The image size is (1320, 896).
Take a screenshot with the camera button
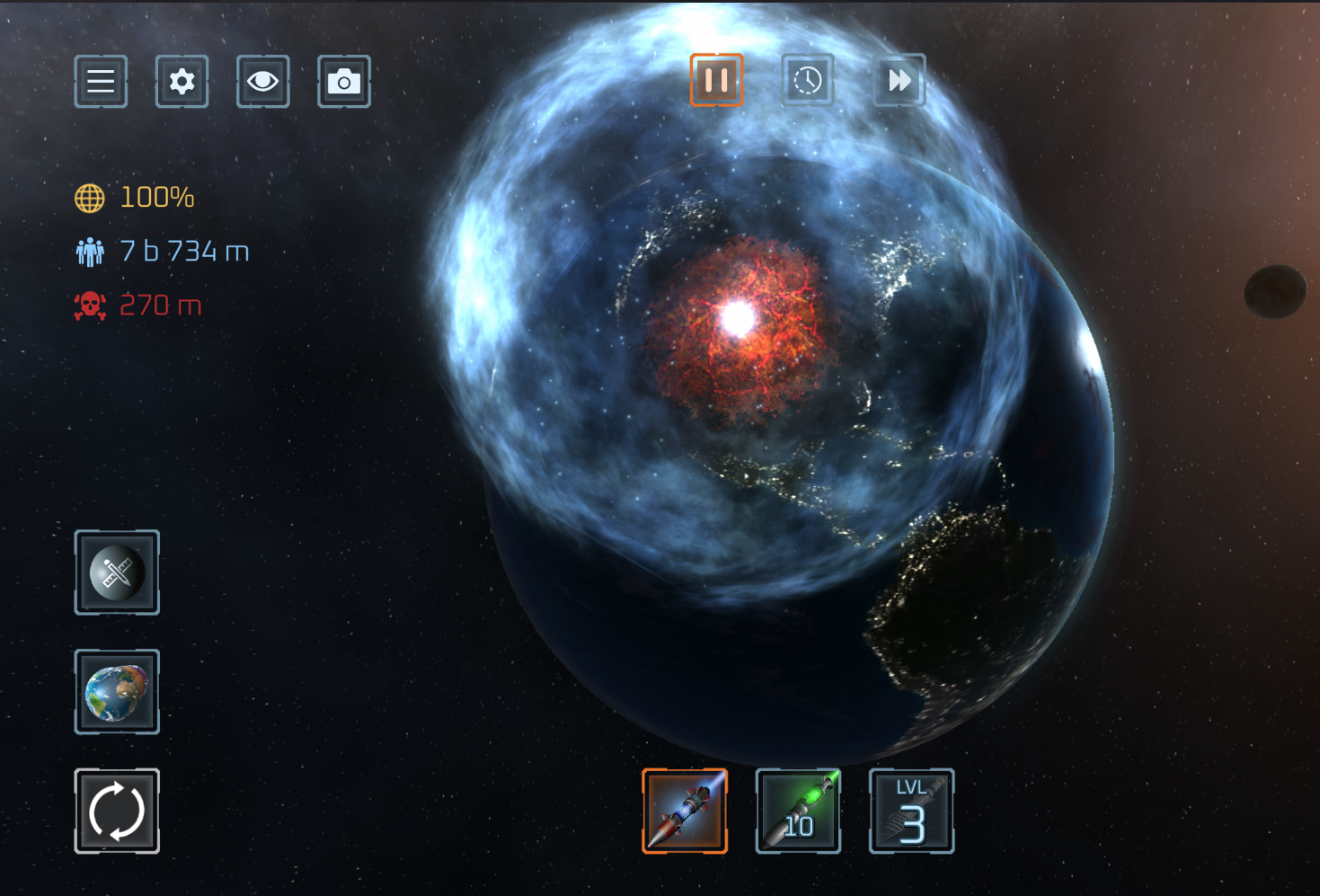pyautogui.click(x=343, y=82)
